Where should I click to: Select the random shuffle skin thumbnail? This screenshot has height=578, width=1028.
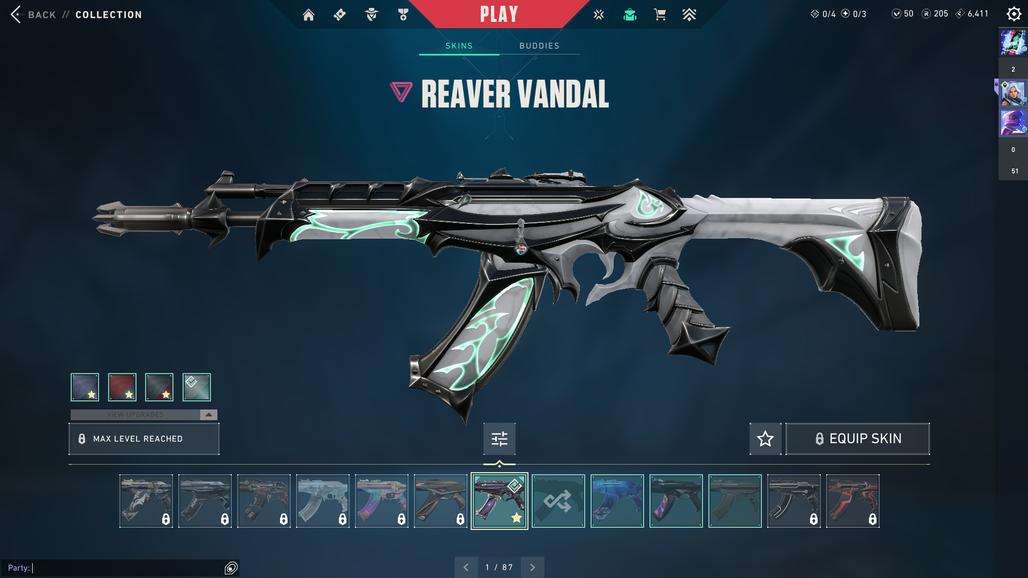pos(558,501)
